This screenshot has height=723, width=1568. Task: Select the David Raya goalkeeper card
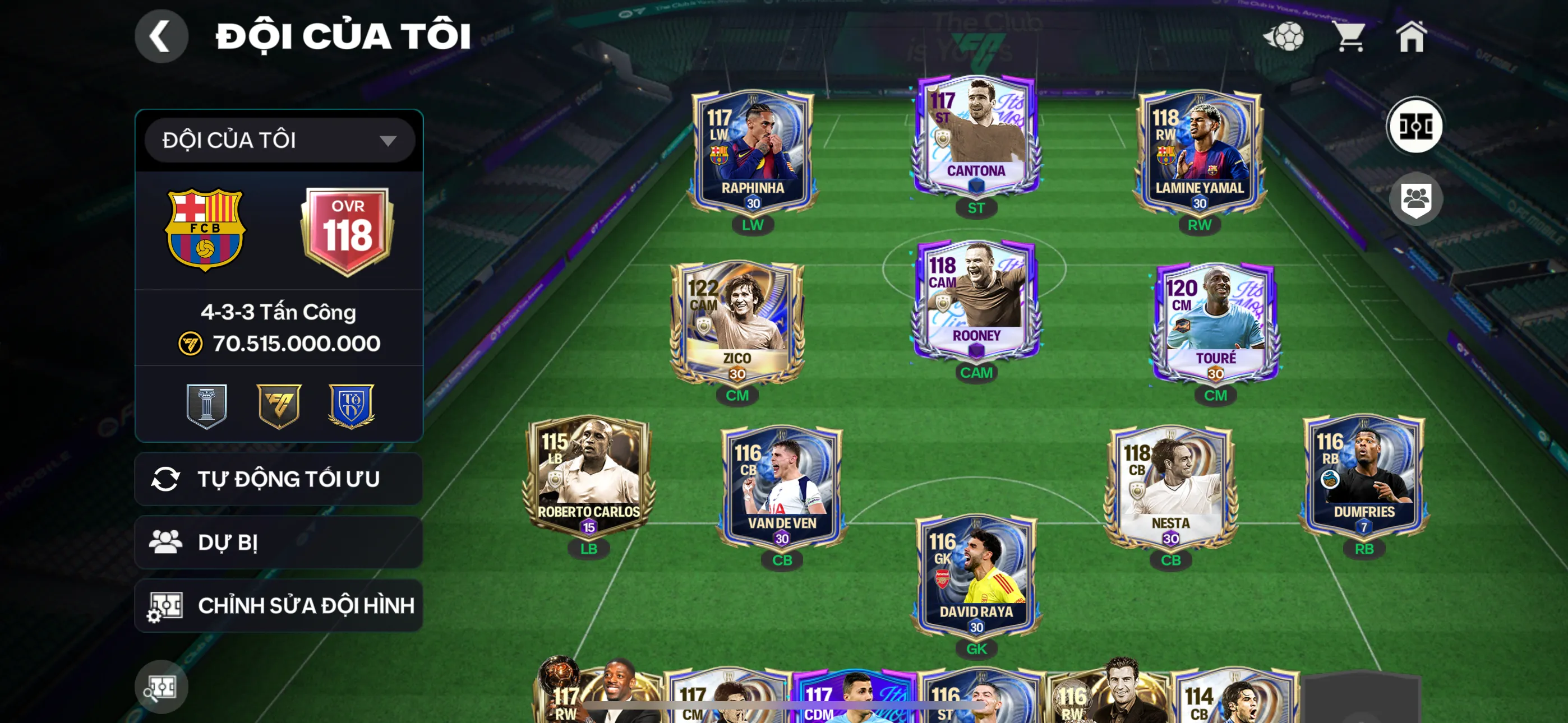point(976,575)
